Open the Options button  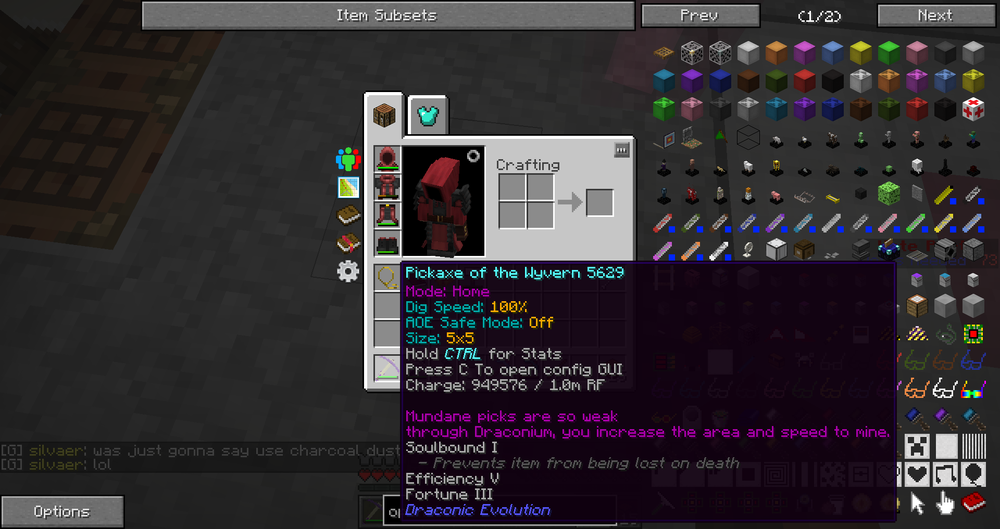pyautogui.click(x=62, y=511)
